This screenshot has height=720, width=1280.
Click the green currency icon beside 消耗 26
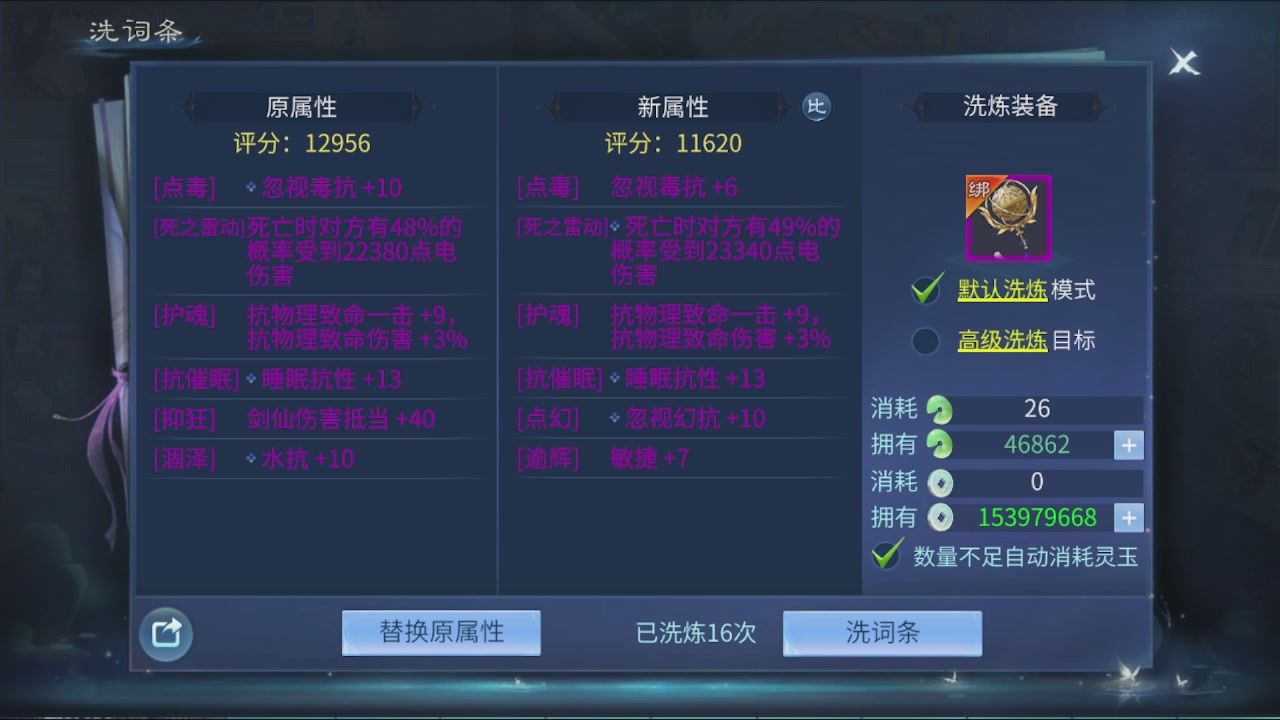click(941, 409)
